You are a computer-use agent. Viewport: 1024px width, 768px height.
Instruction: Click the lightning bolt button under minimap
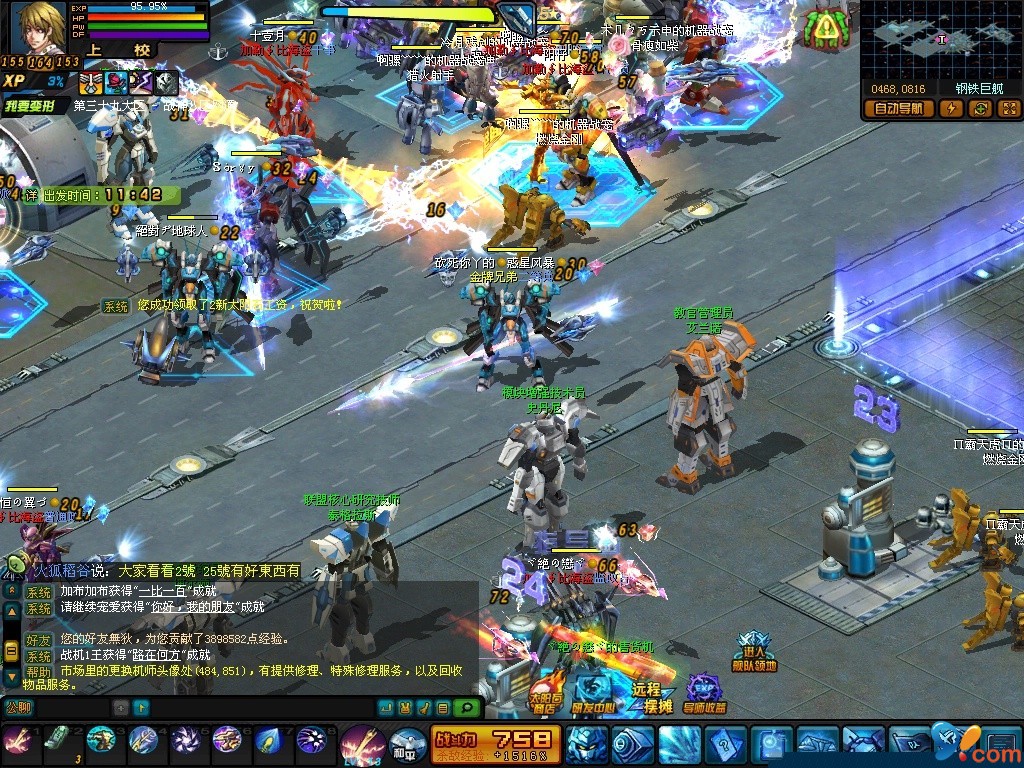pyautogui.click(x=951, y=109)
